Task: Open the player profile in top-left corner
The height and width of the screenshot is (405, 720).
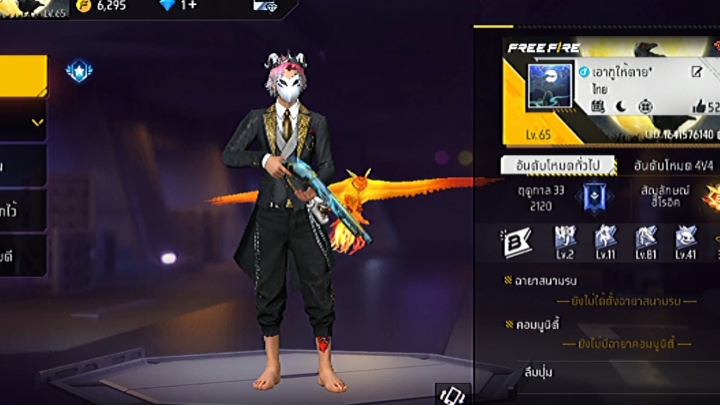Action: 33,7
